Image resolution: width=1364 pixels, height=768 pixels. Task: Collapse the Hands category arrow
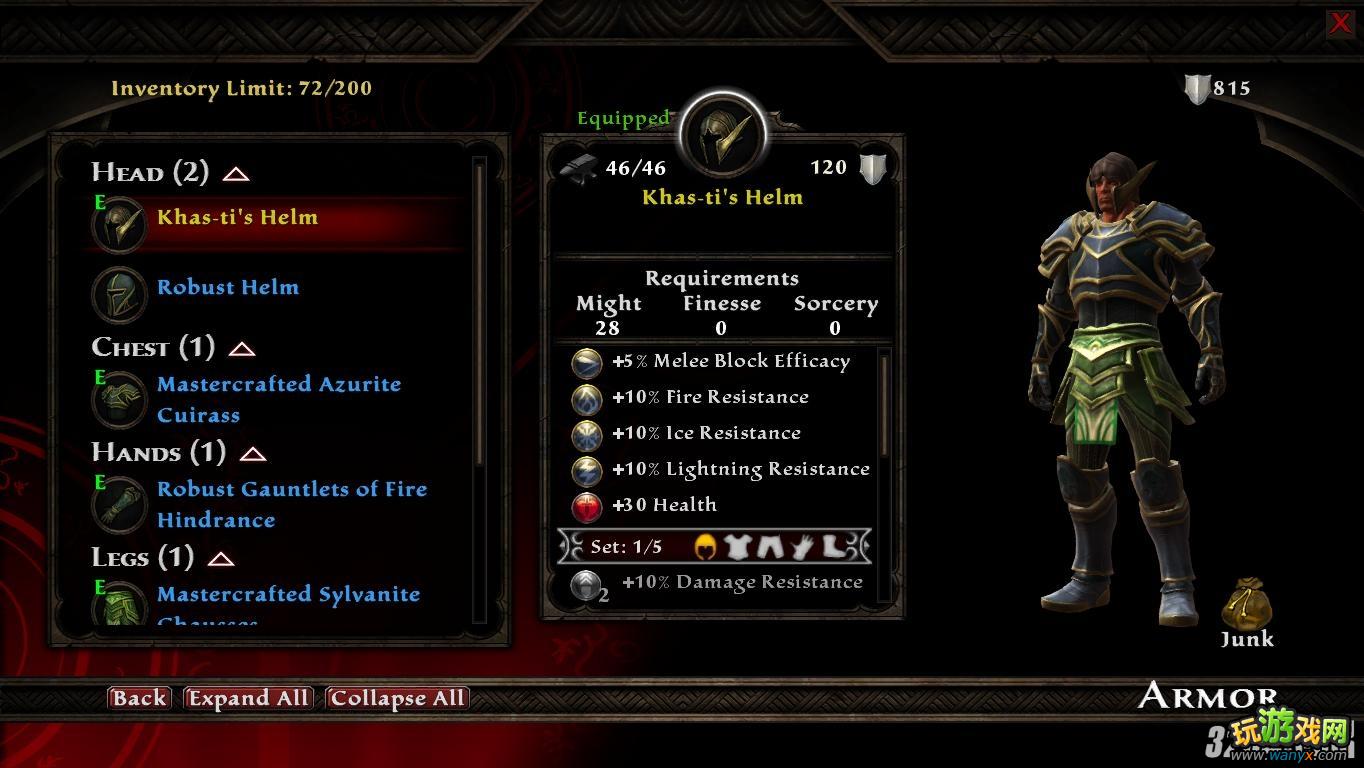pyautogui.click(x=253, y=454)
